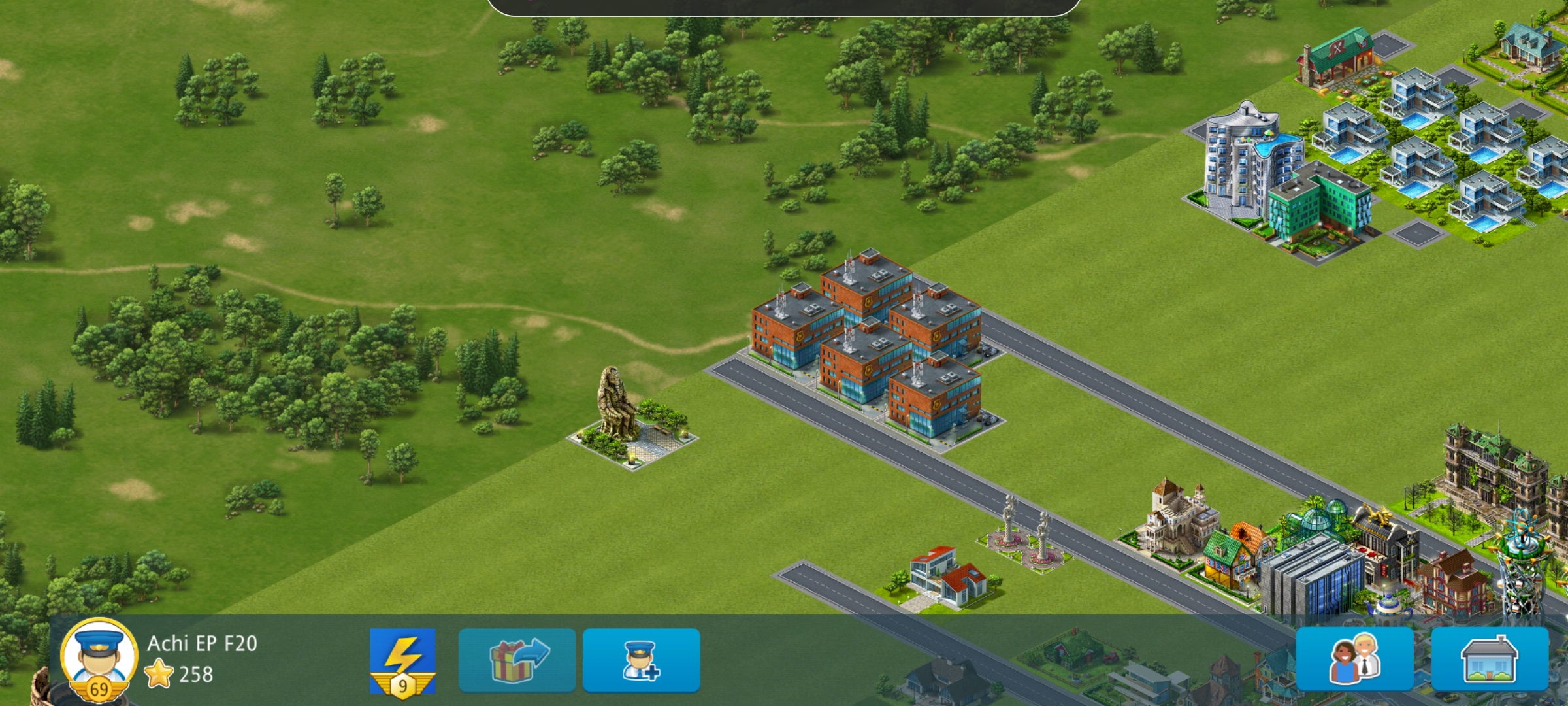Return home with the house button
Screen dimensions: 1568x706
(x=1490, y=659)
